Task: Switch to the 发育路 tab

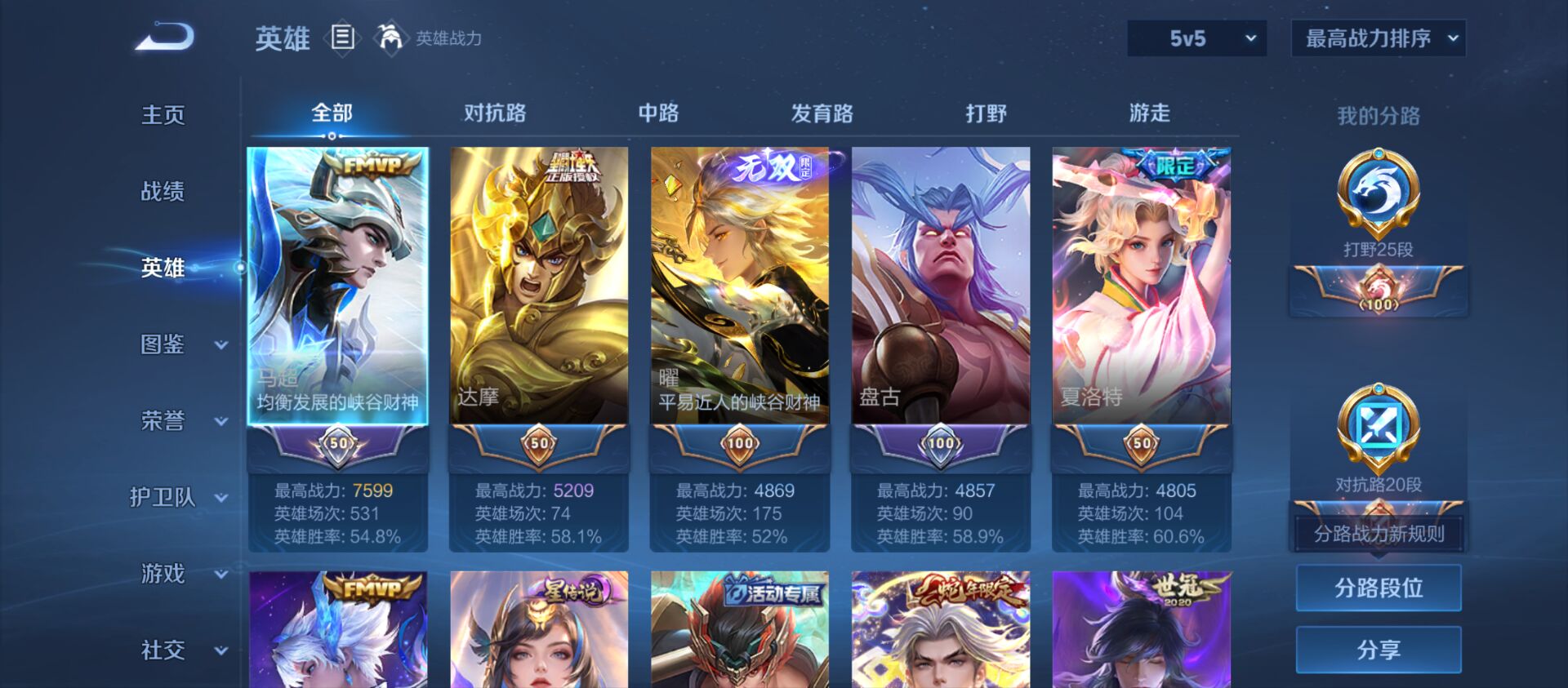Action: tap(822, 114)
